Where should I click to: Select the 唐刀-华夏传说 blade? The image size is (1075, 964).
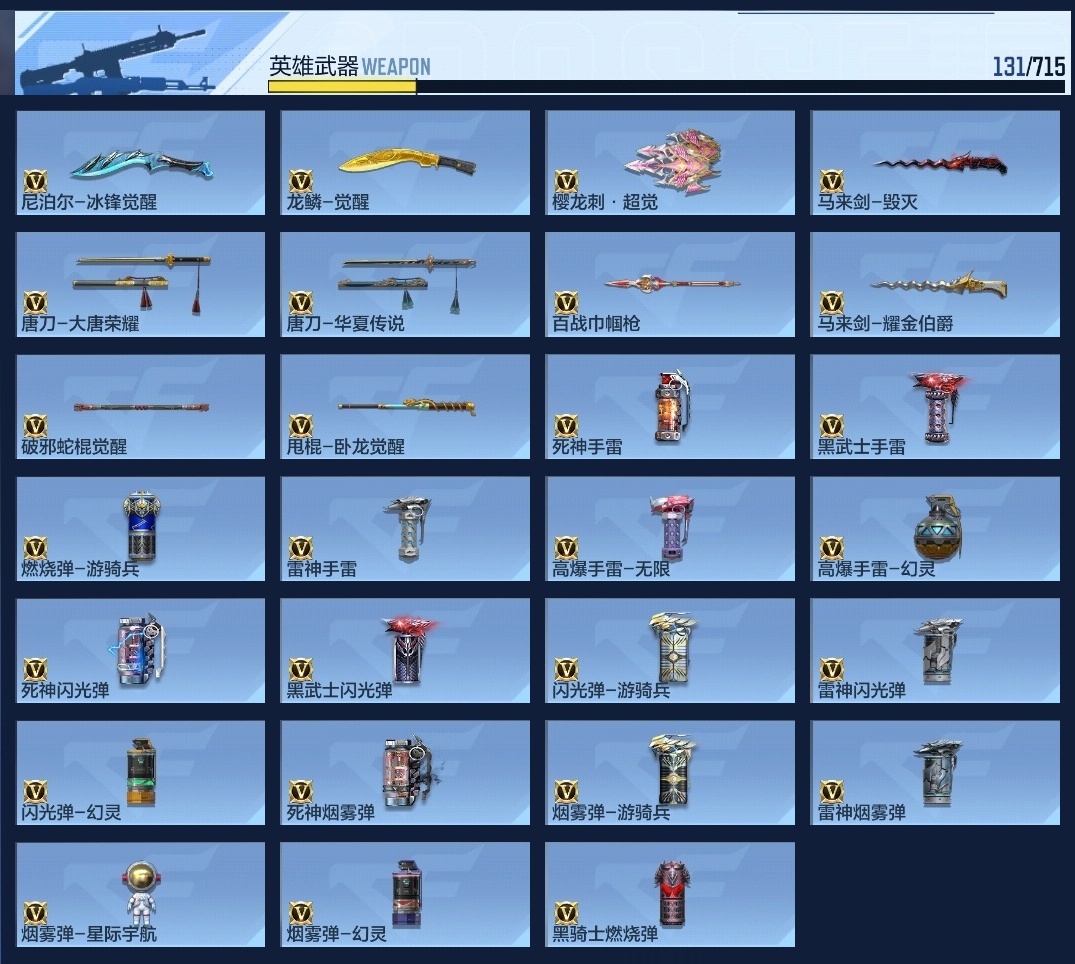(405, 284)
